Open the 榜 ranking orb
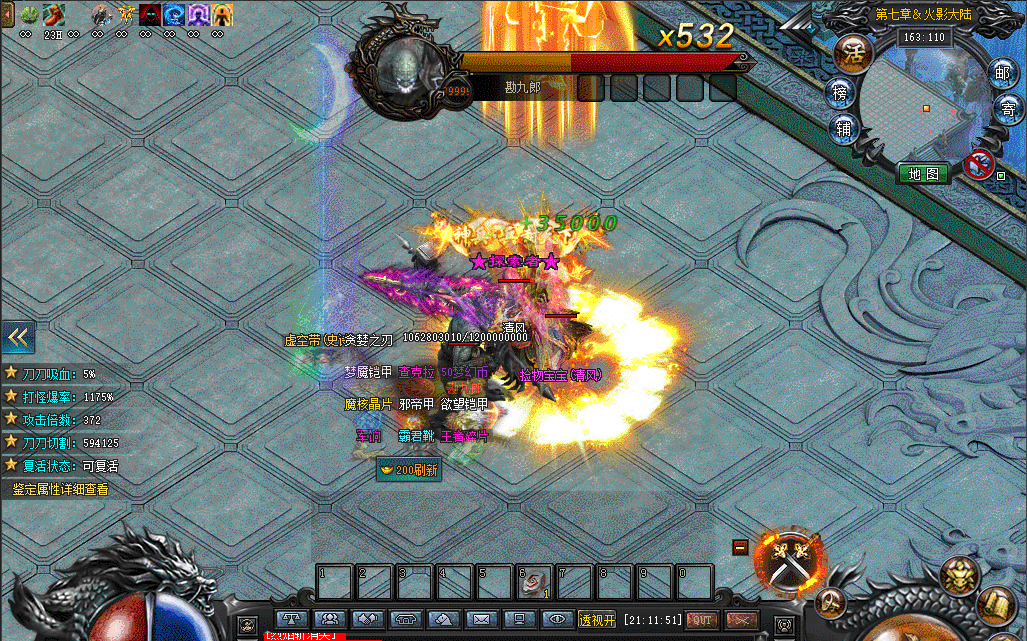Viewport: 1027px width, 641px height. pyautogui.click(x=842, y=93)
